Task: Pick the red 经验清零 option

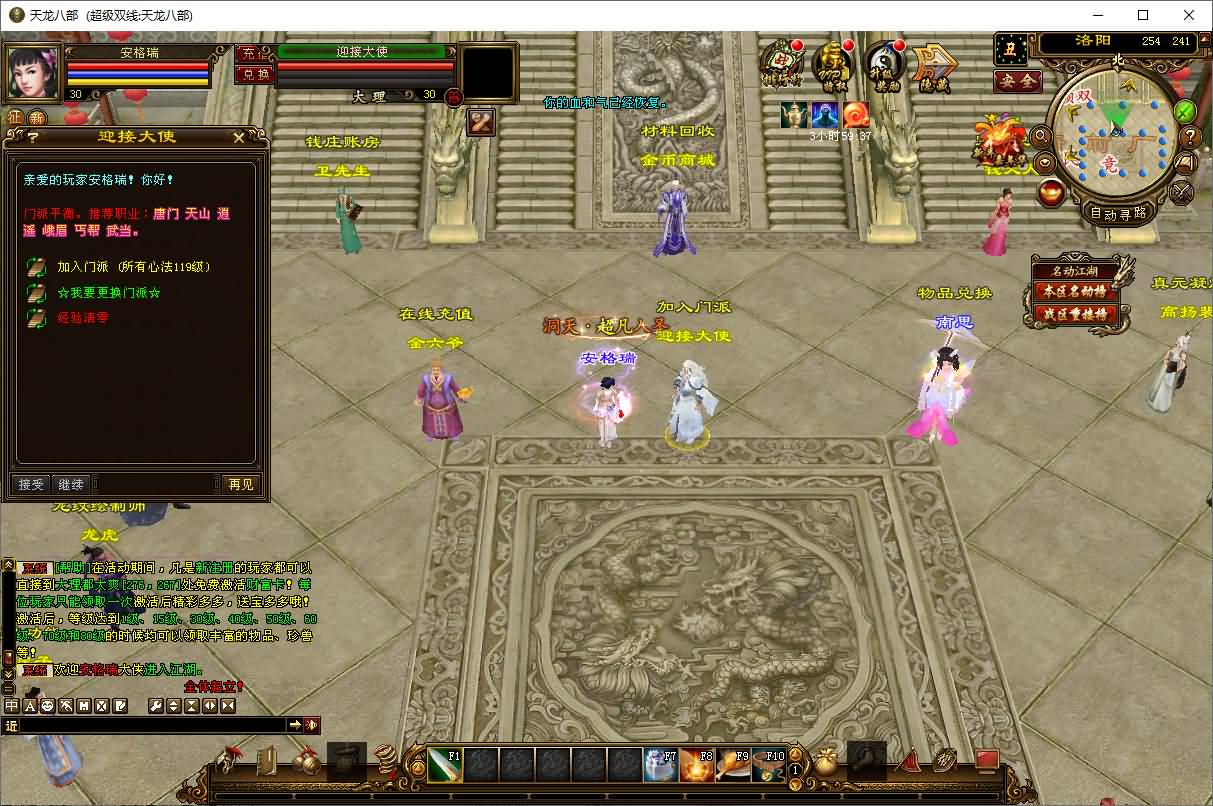Action: point(83,318)
